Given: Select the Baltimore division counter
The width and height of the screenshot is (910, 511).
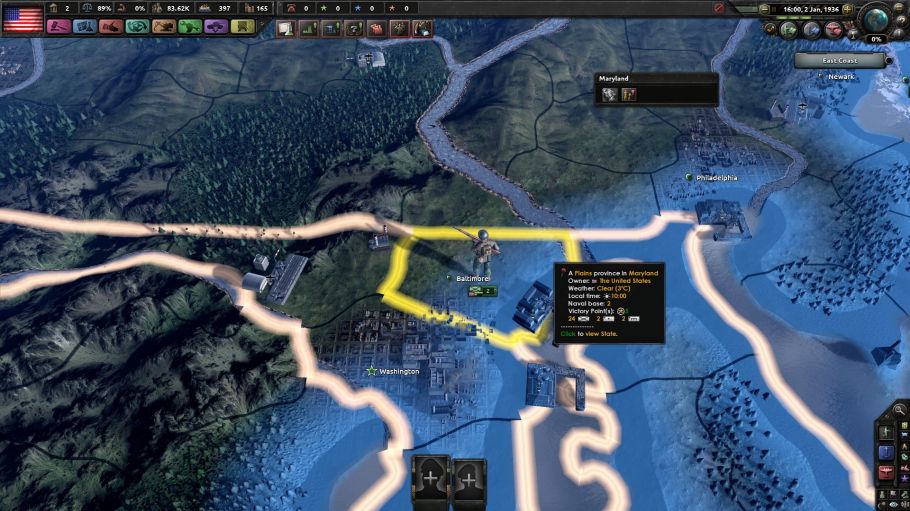Looking at the screenshot, I should coord(484,290).
